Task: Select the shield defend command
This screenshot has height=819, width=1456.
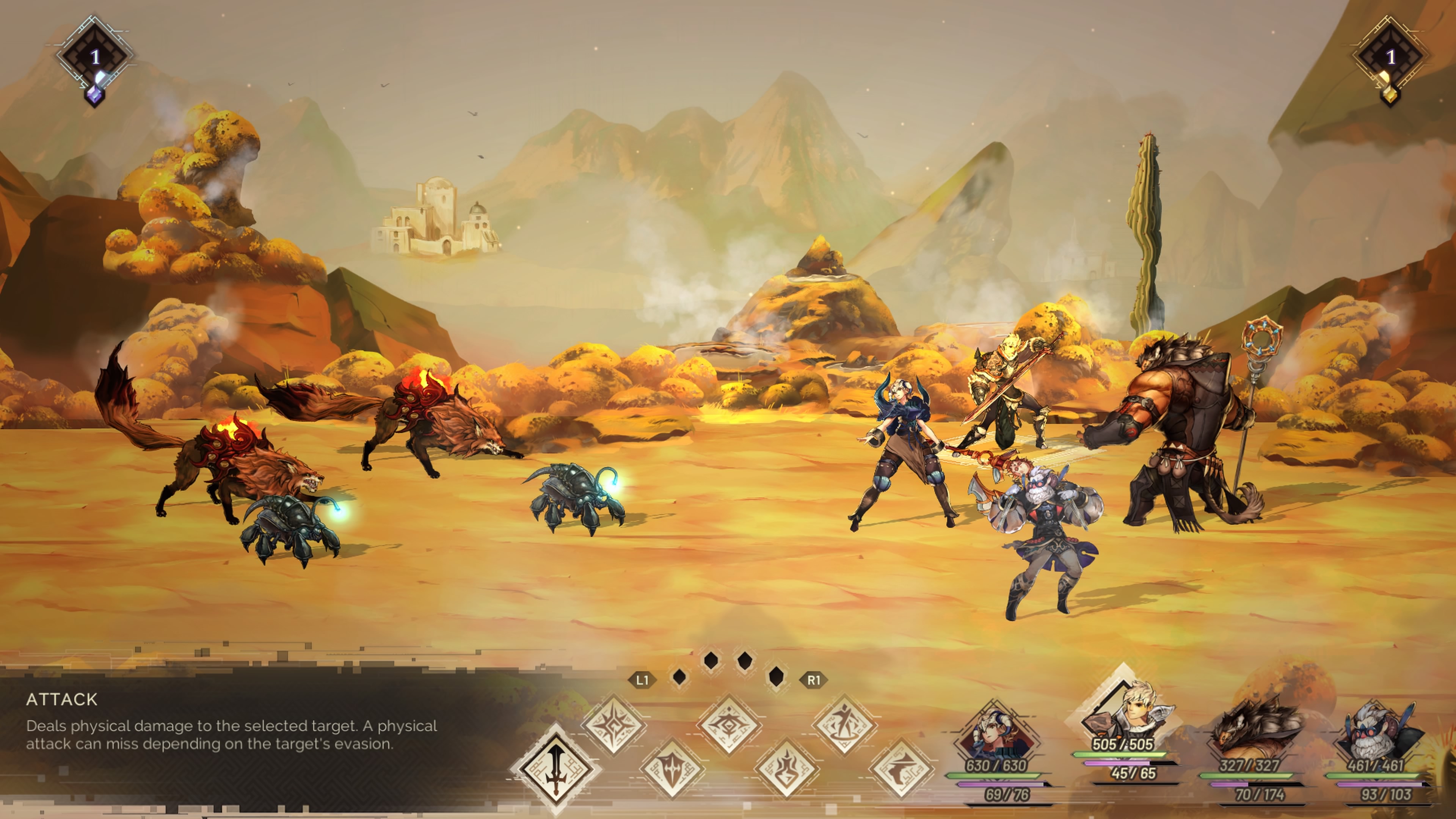Action: pyautogui.click(x=672, y=769)
